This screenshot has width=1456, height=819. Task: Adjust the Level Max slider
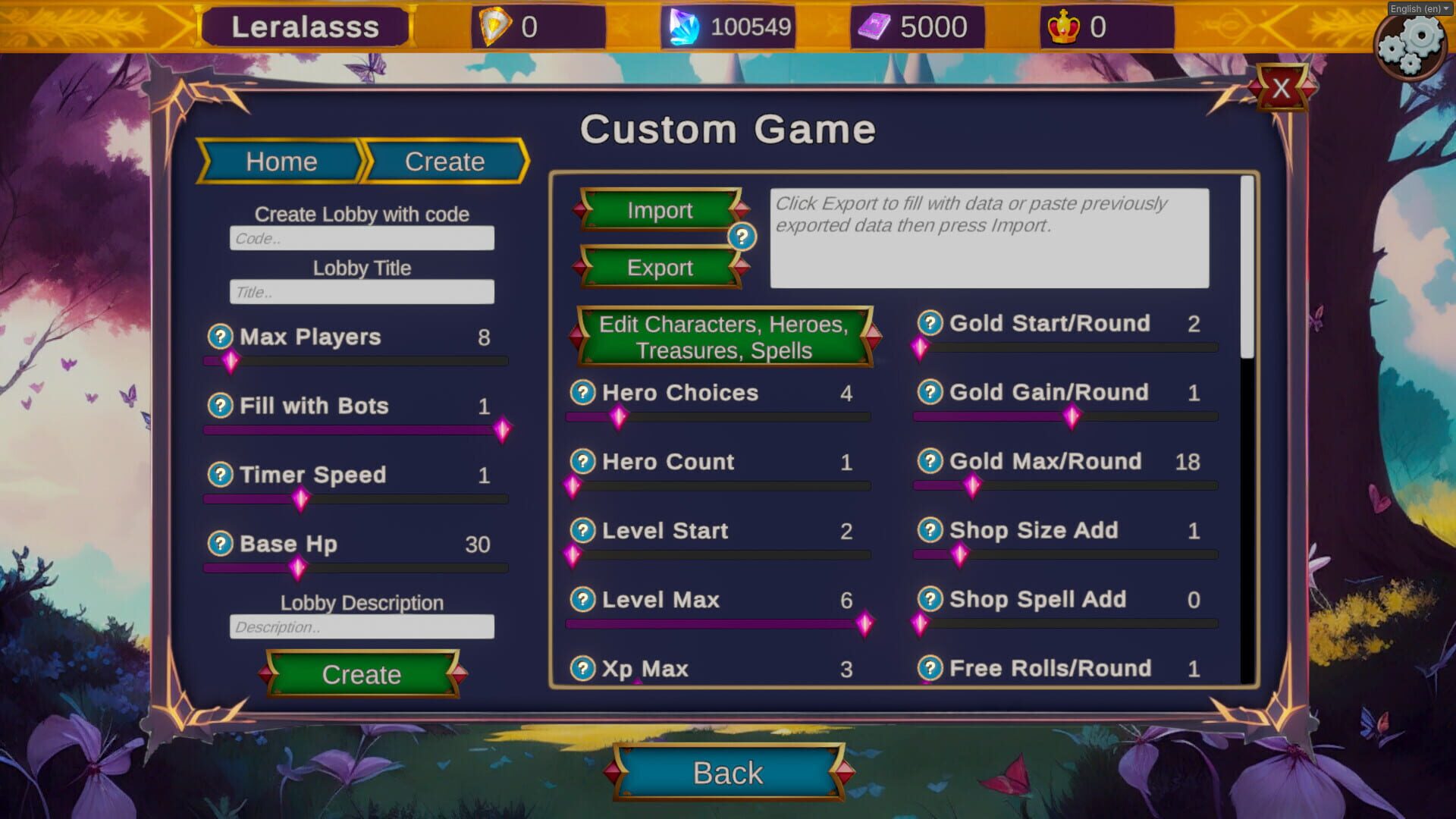point(863,624)
